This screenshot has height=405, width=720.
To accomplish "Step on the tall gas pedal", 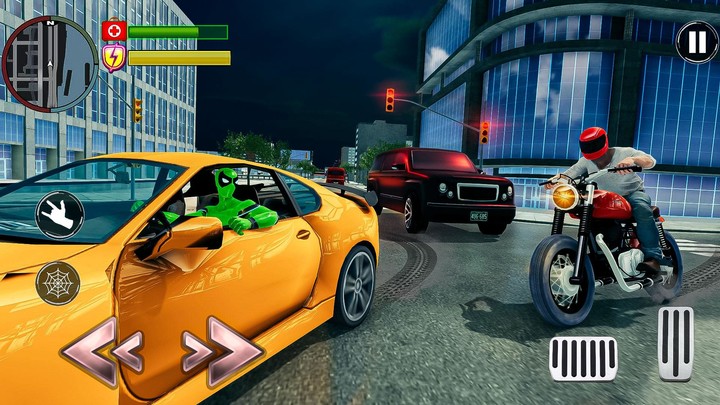I will (675, 343).
